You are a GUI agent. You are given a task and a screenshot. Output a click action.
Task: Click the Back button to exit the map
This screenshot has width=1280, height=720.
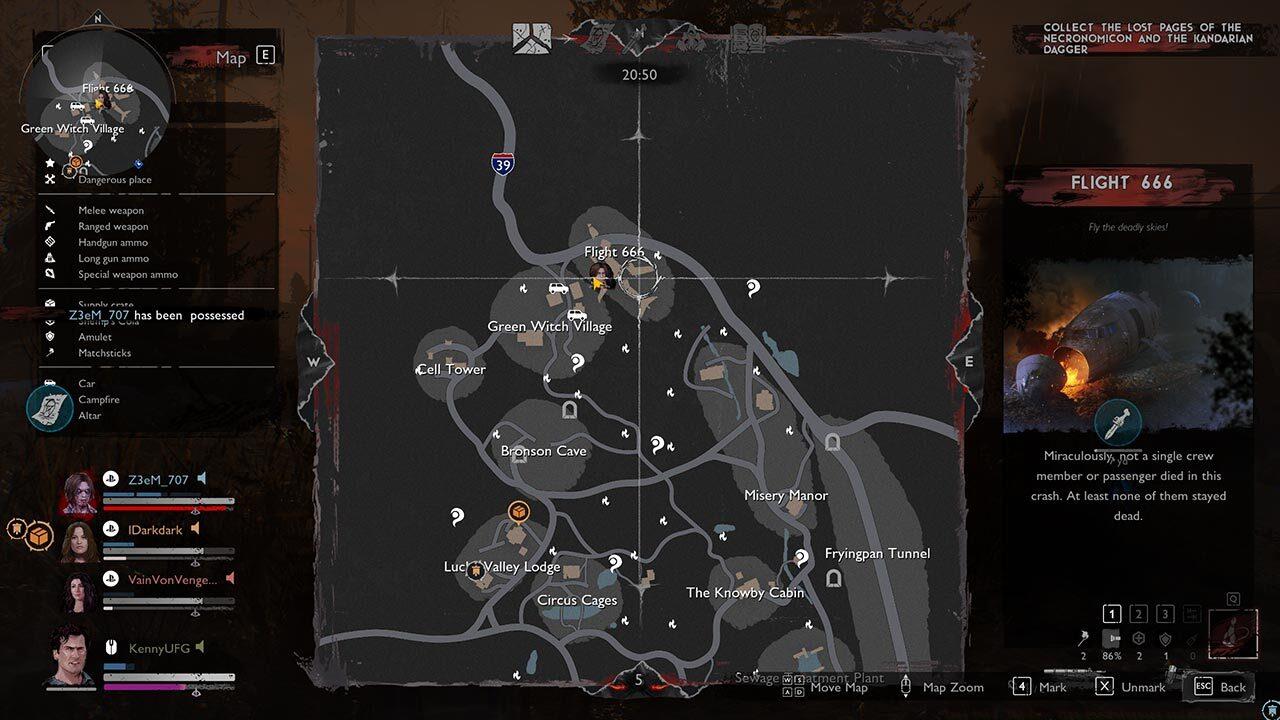pyautogui.click(x=1219, y=687)
